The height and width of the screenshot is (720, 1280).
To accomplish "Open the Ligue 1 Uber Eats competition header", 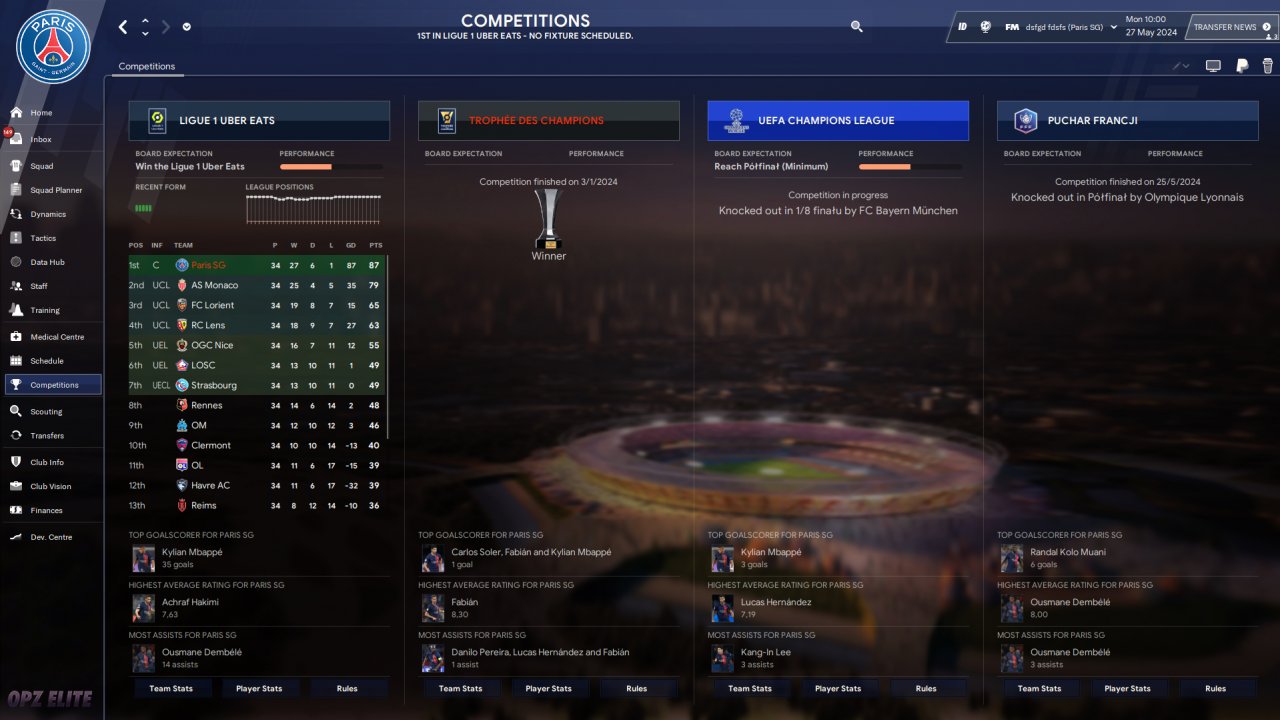I will 259,121.
